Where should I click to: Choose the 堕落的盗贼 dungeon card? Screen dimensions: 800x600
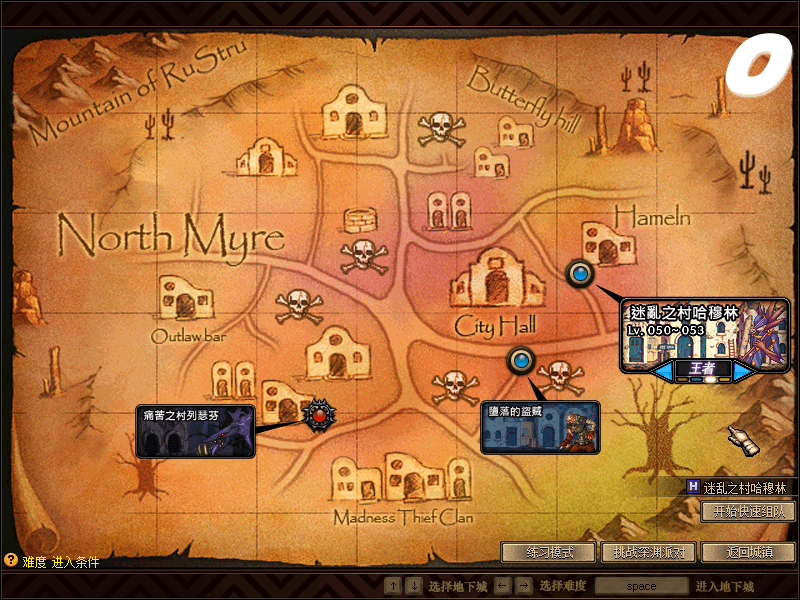point(541,428)
